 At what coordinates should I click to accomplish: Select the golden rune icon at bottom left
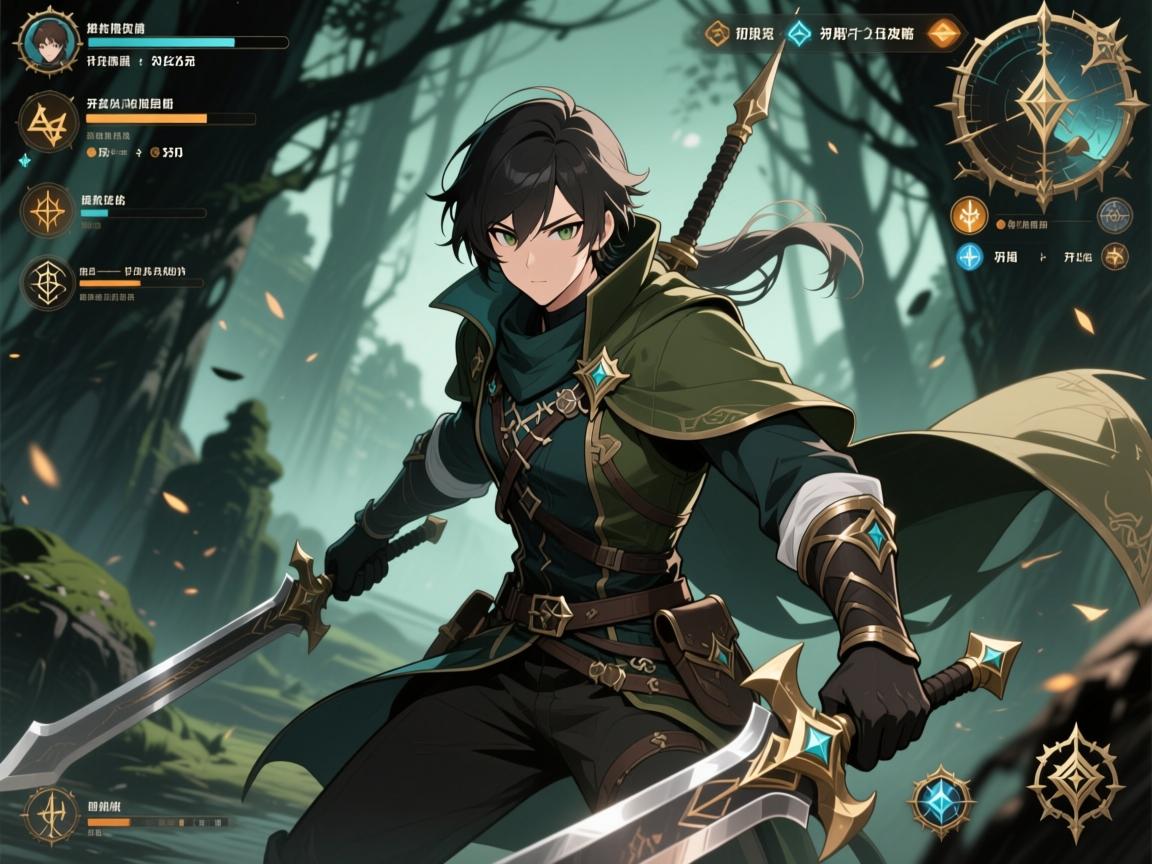coord(50,815)
